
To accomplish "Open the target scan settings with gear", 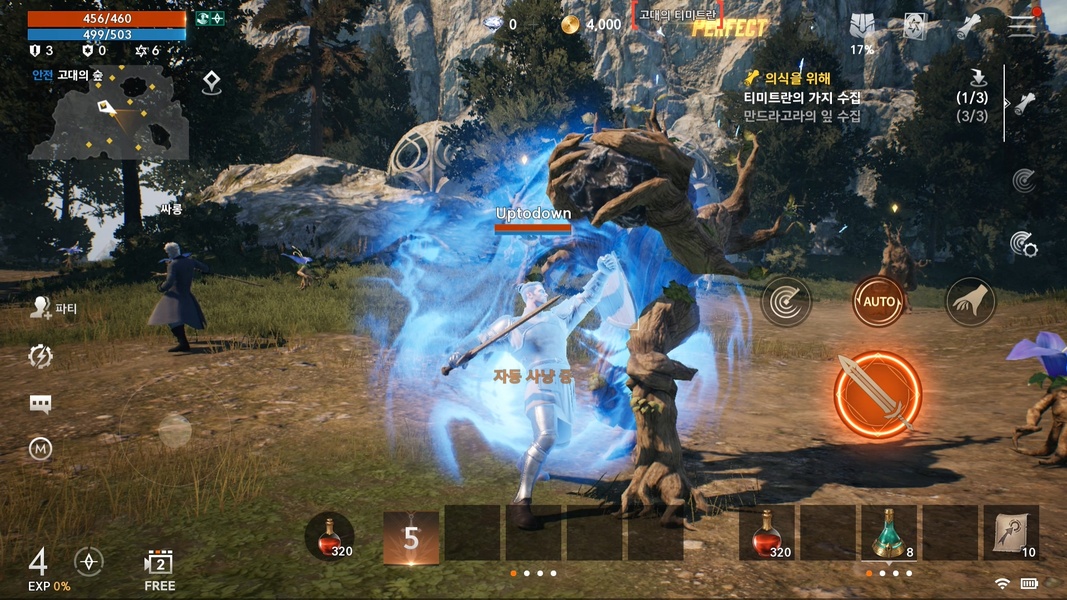I will [x=1022, y=243].
